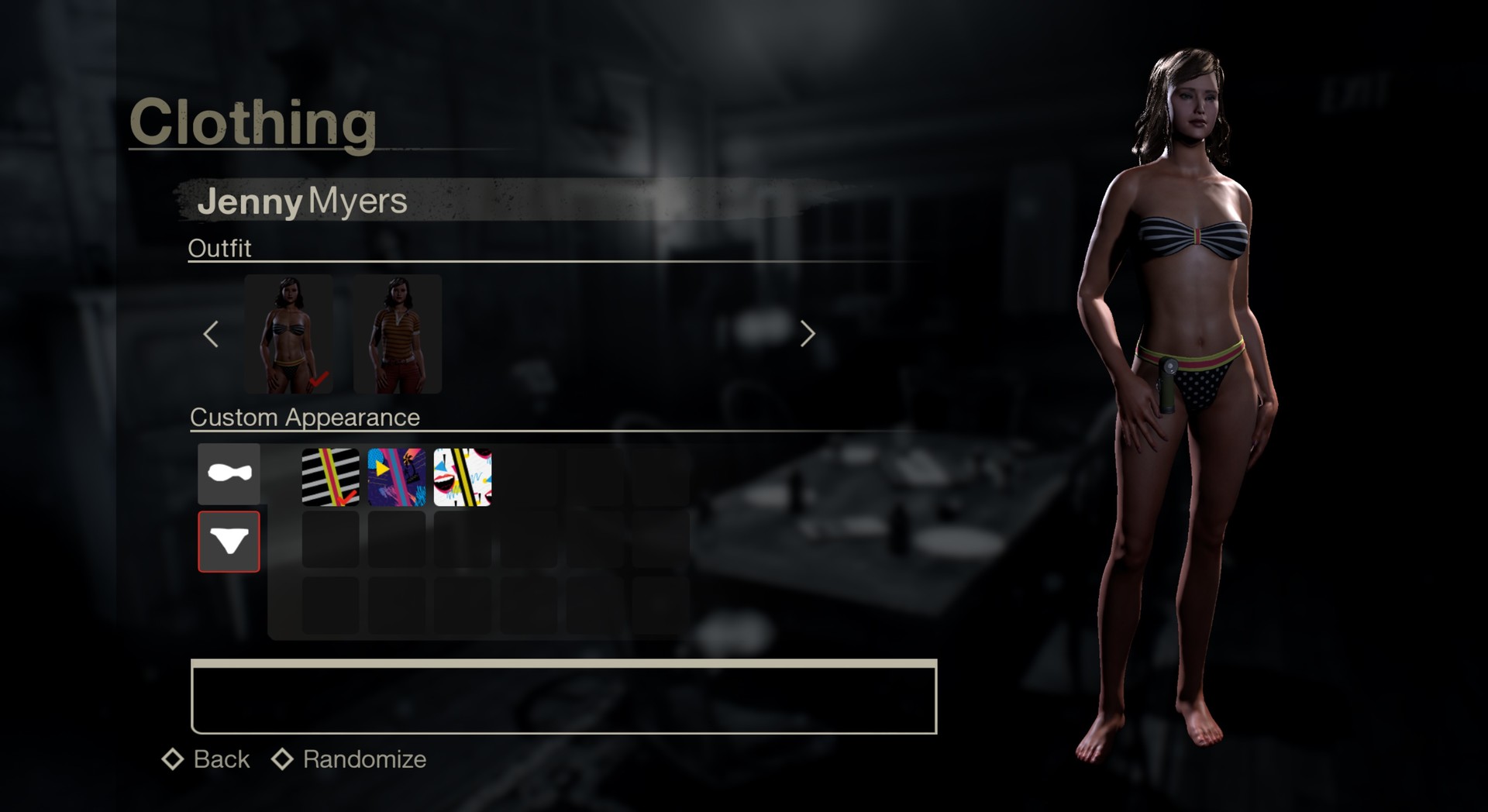Select the black striped bikini pattern swatch
This screenshot has width=1488, height=812.
(x=330, y=476)
